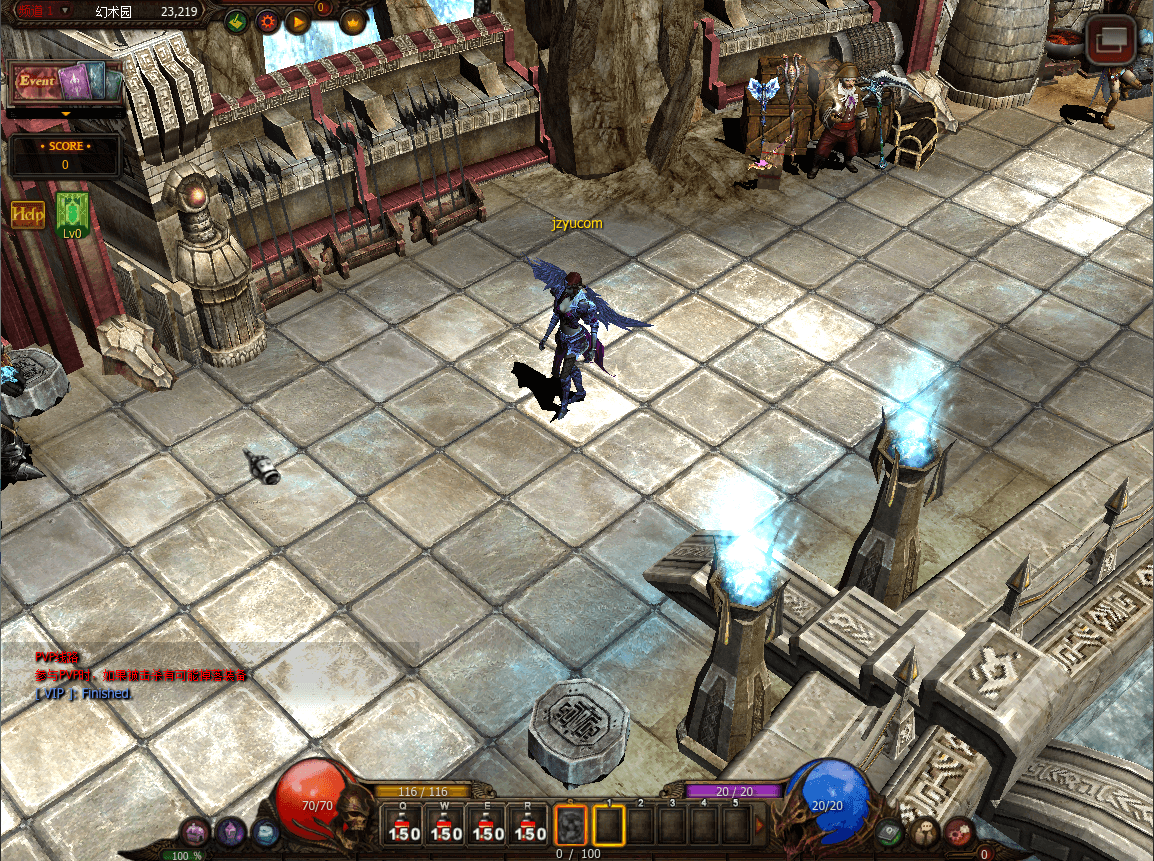
Task: Click the blue scroll icon
Action: point(265,830)
